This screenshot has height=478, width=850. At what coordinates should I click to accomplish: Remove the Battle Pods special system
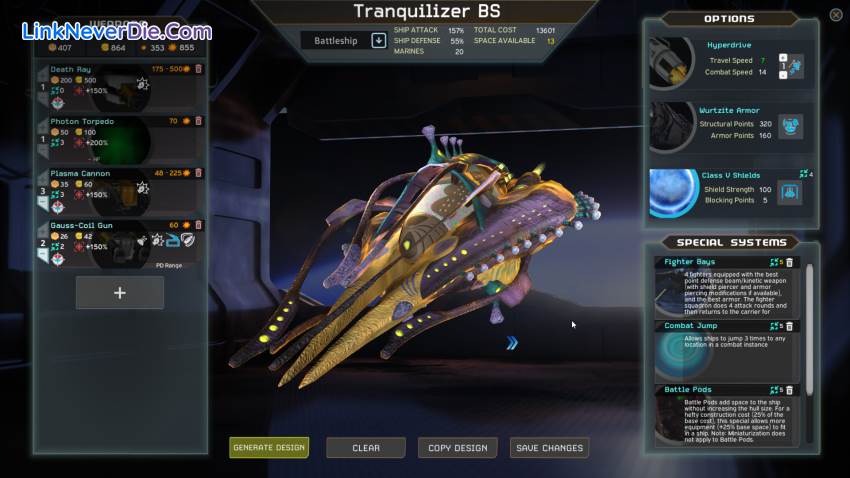click(x=789, y=390)
